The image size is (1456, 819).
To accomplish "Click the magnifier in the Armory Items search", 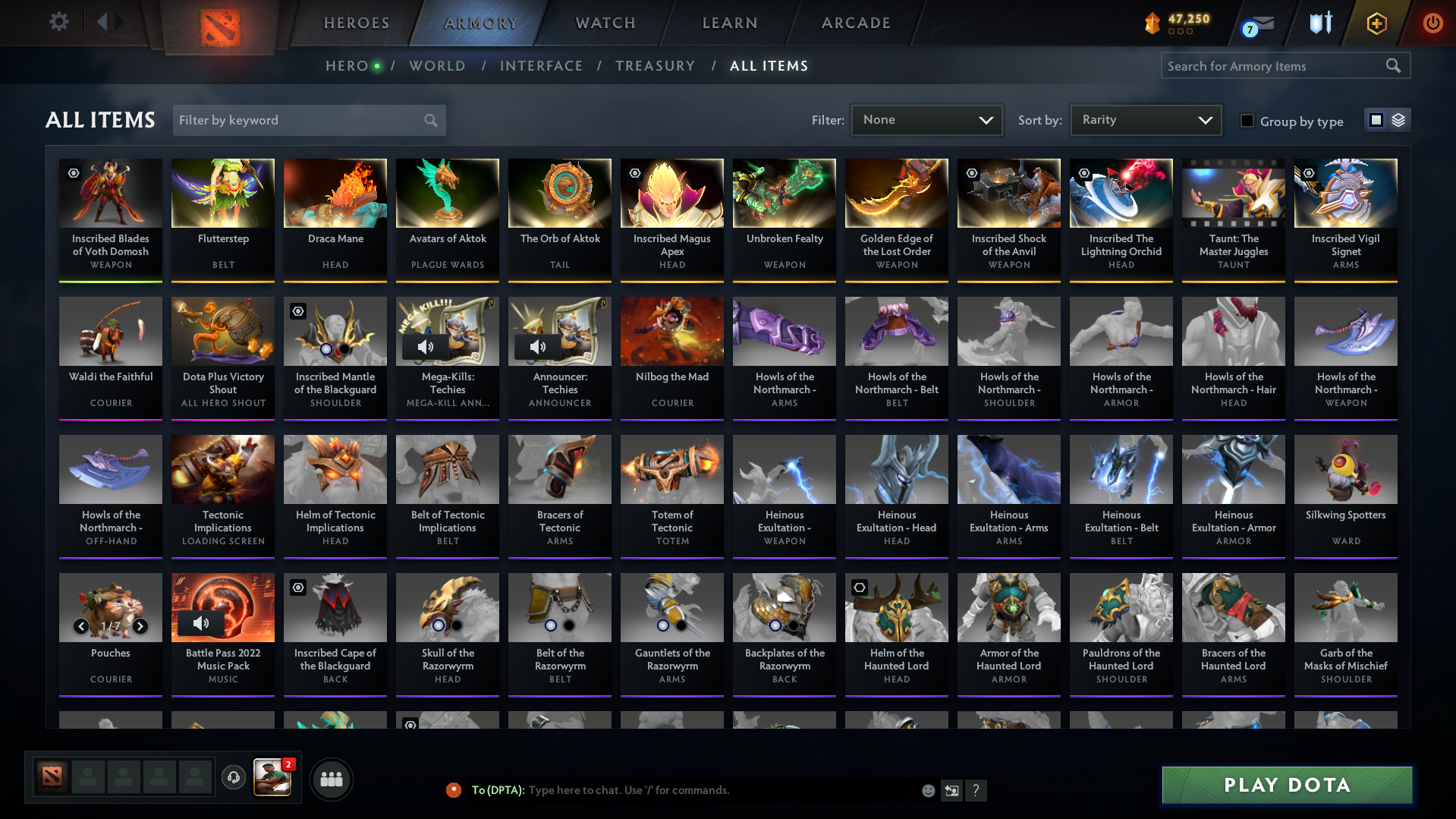I will click(1393, 66).
